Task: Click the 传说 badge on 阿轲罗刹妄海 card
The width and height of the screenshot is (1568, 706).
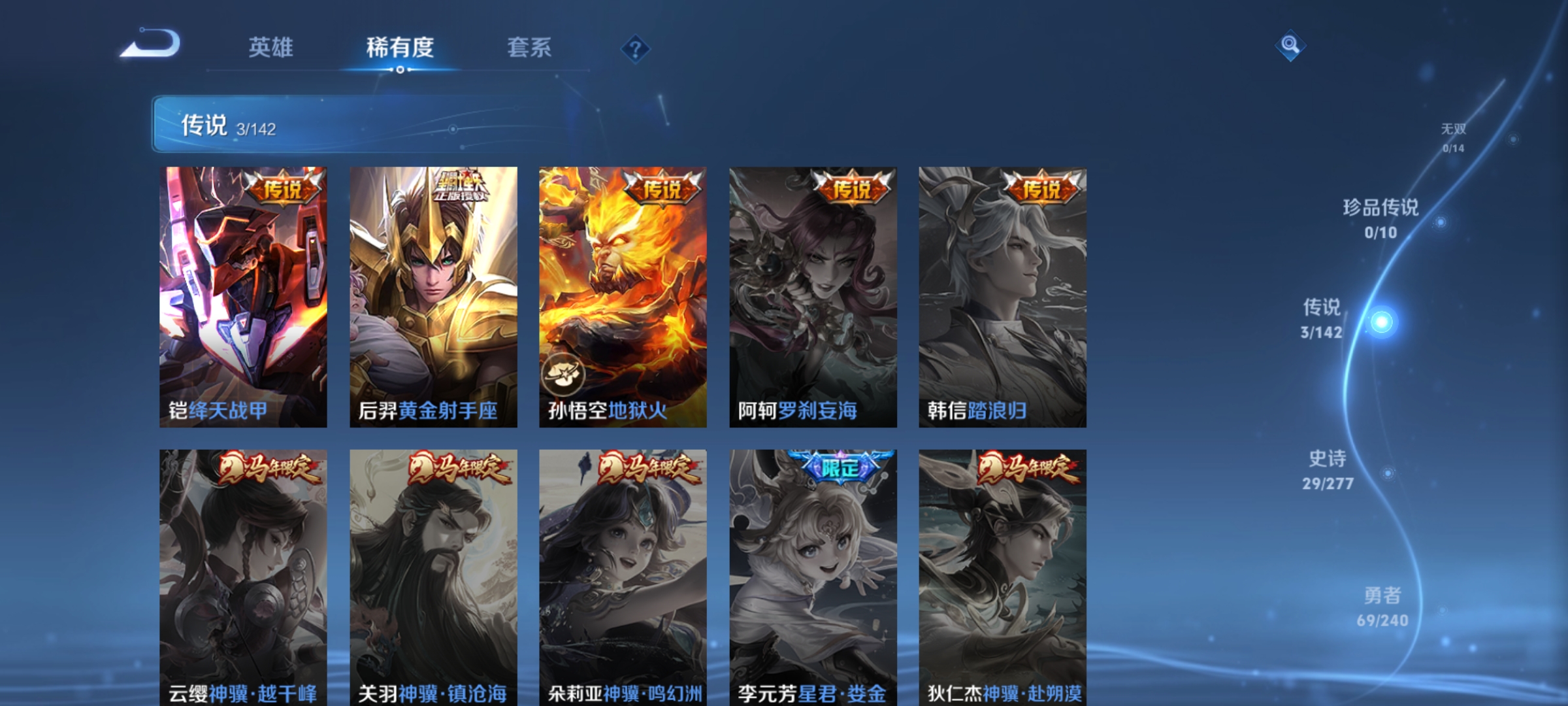Action: [x=853, y=188]
